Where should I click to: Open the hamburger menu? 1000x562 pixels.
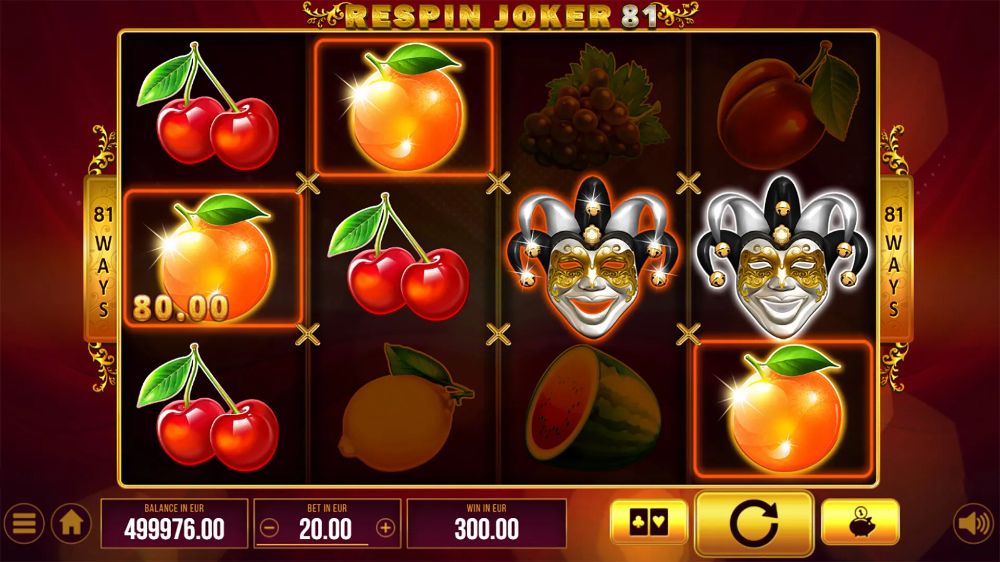[23, 523]
